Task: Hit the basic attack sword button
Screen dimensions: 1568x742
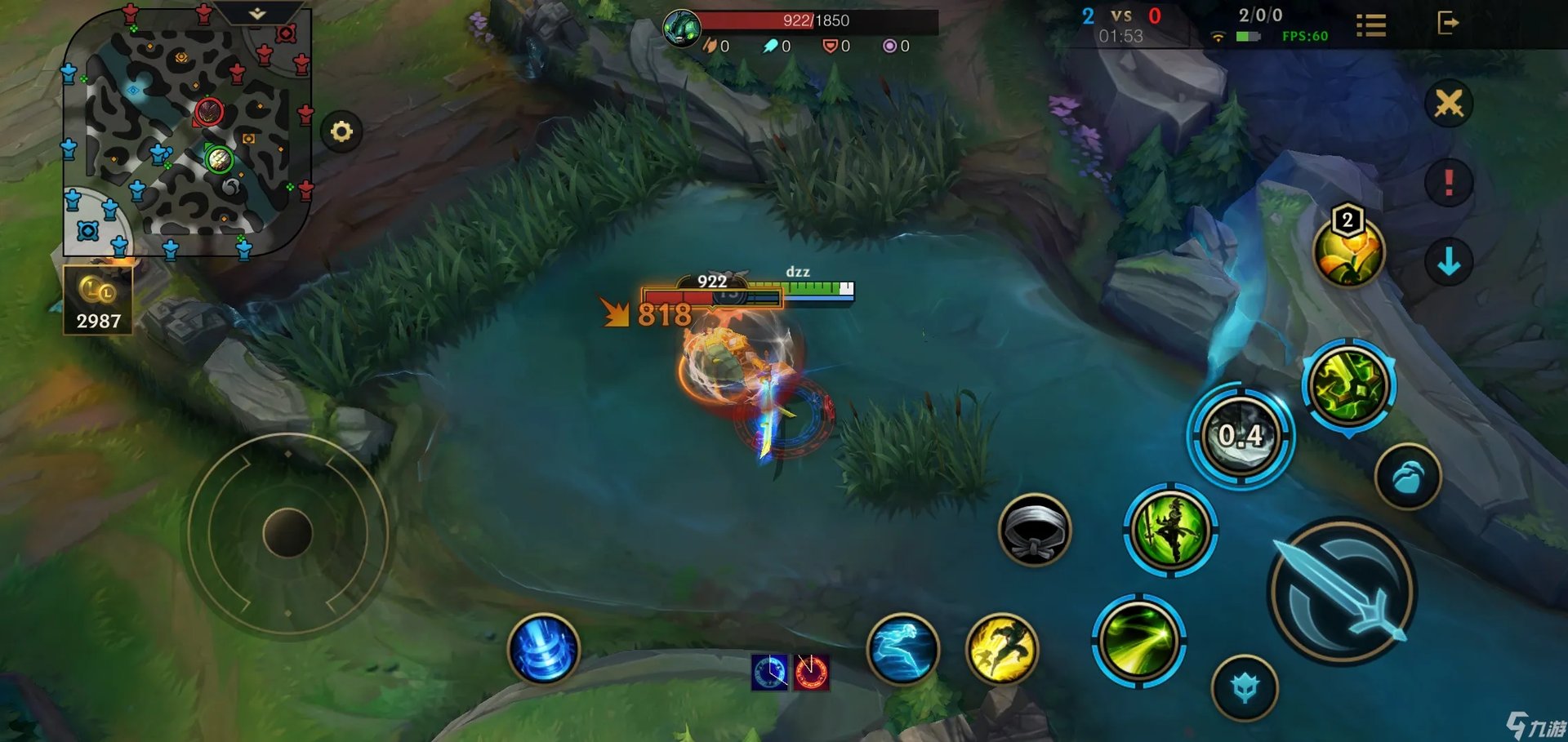Action: tap(1342, 592)
